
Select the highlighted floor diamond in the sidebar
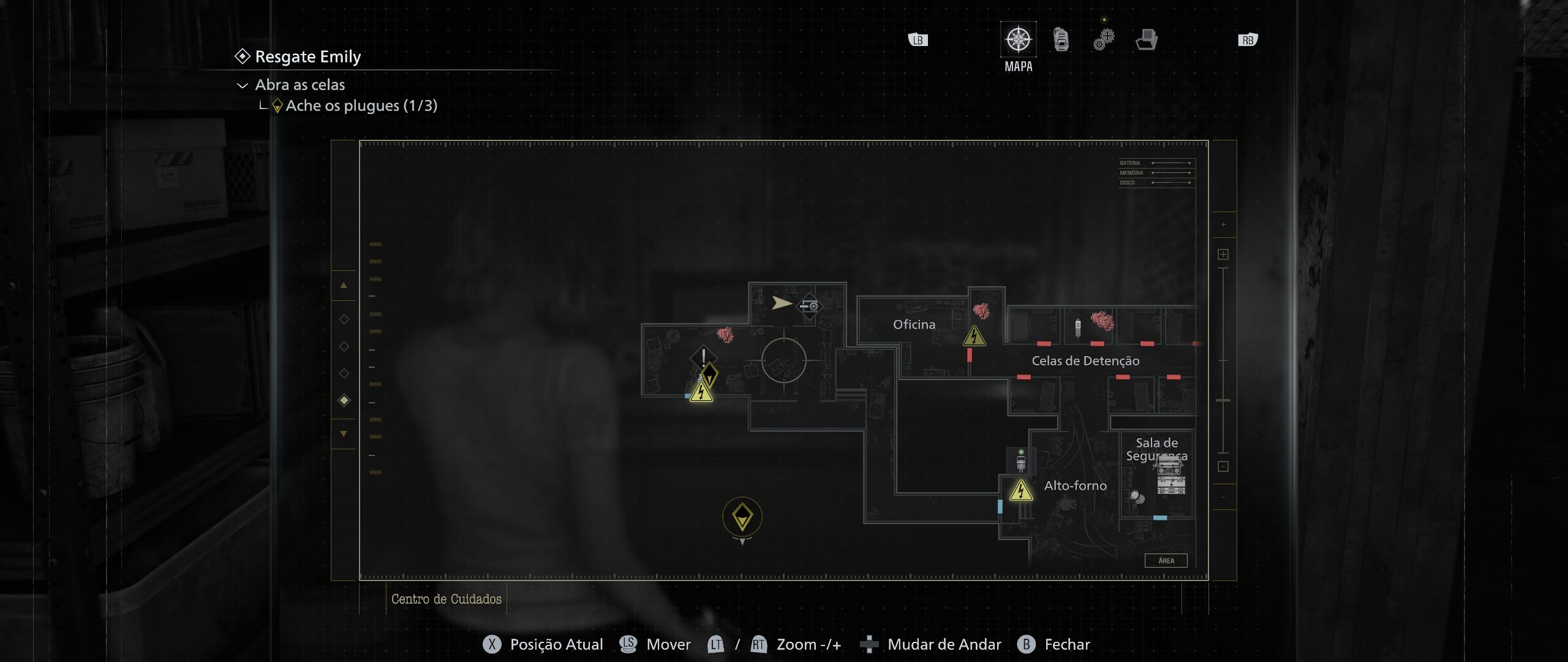pyautogui.click(x=343, y=399)
